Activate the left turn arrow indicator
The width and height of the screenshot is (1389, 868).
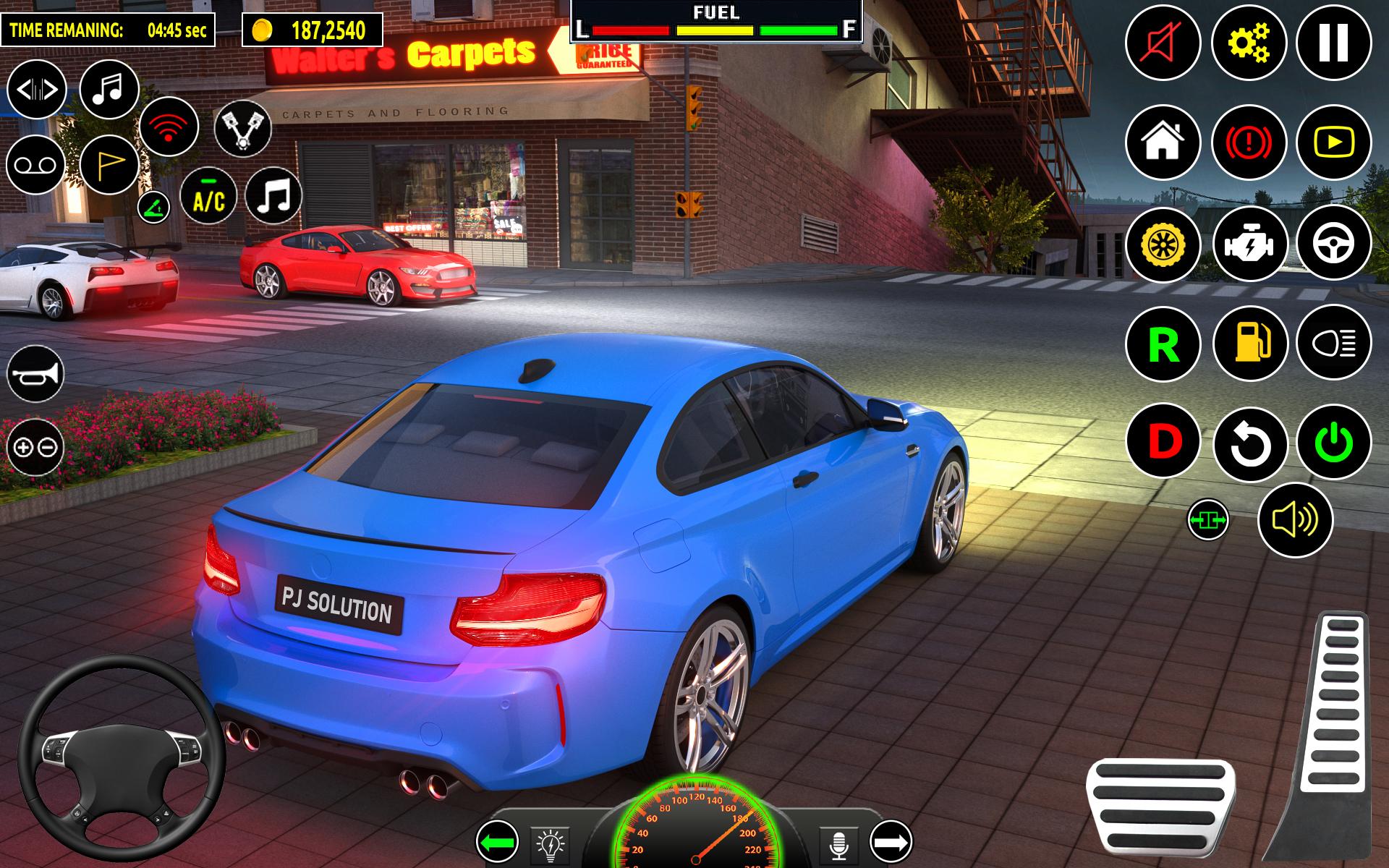click(x=497, y=842)
